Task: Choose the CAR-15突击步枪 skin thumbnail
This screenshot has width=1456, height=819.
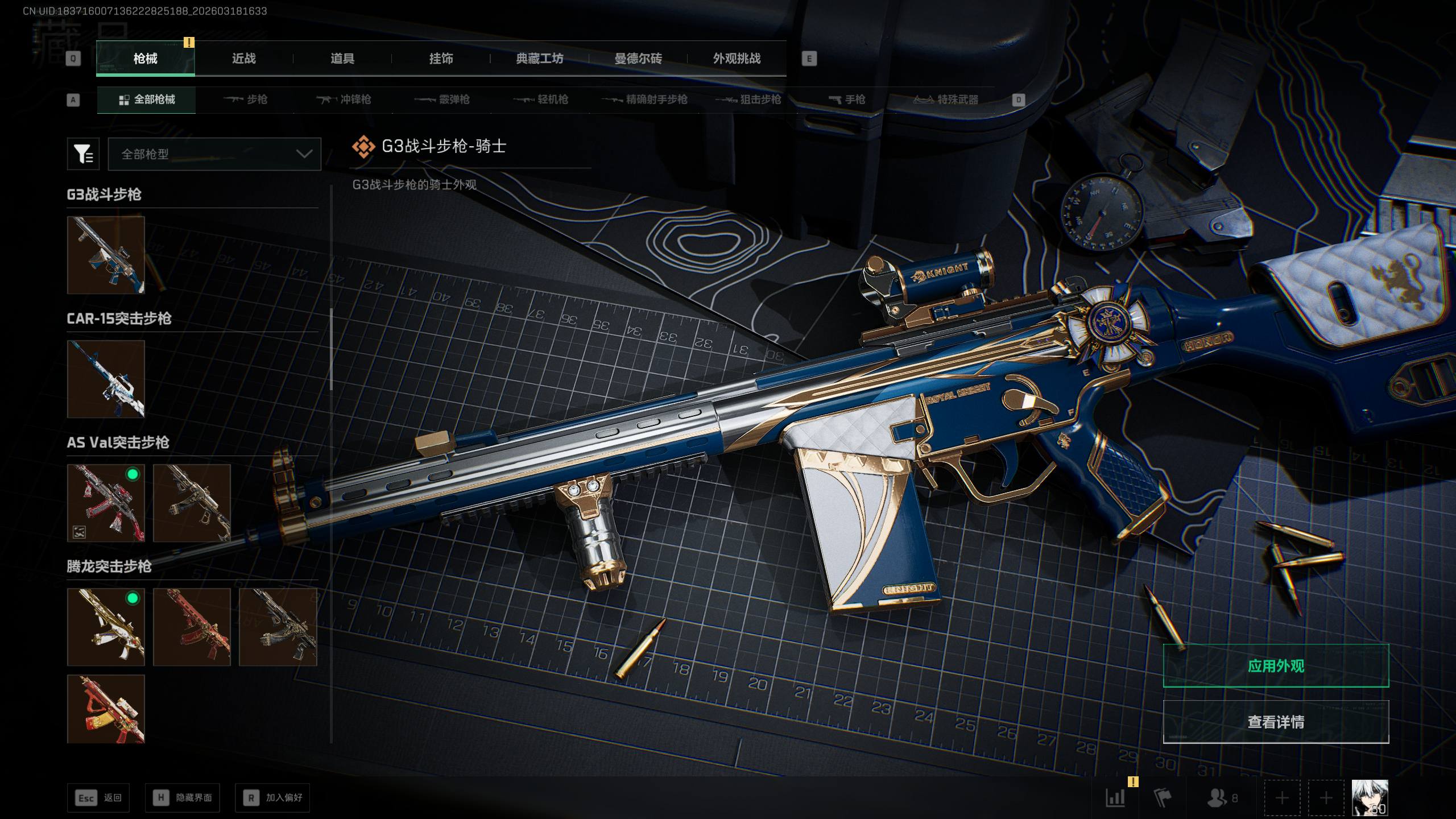Action: coord(106,379)
